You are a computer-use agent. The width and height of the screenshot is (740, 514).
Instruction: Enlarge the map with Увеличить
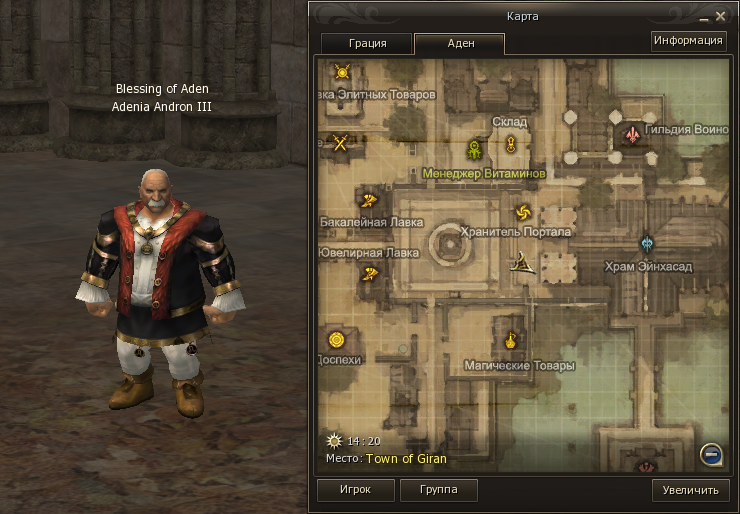(x=690, y=490)
